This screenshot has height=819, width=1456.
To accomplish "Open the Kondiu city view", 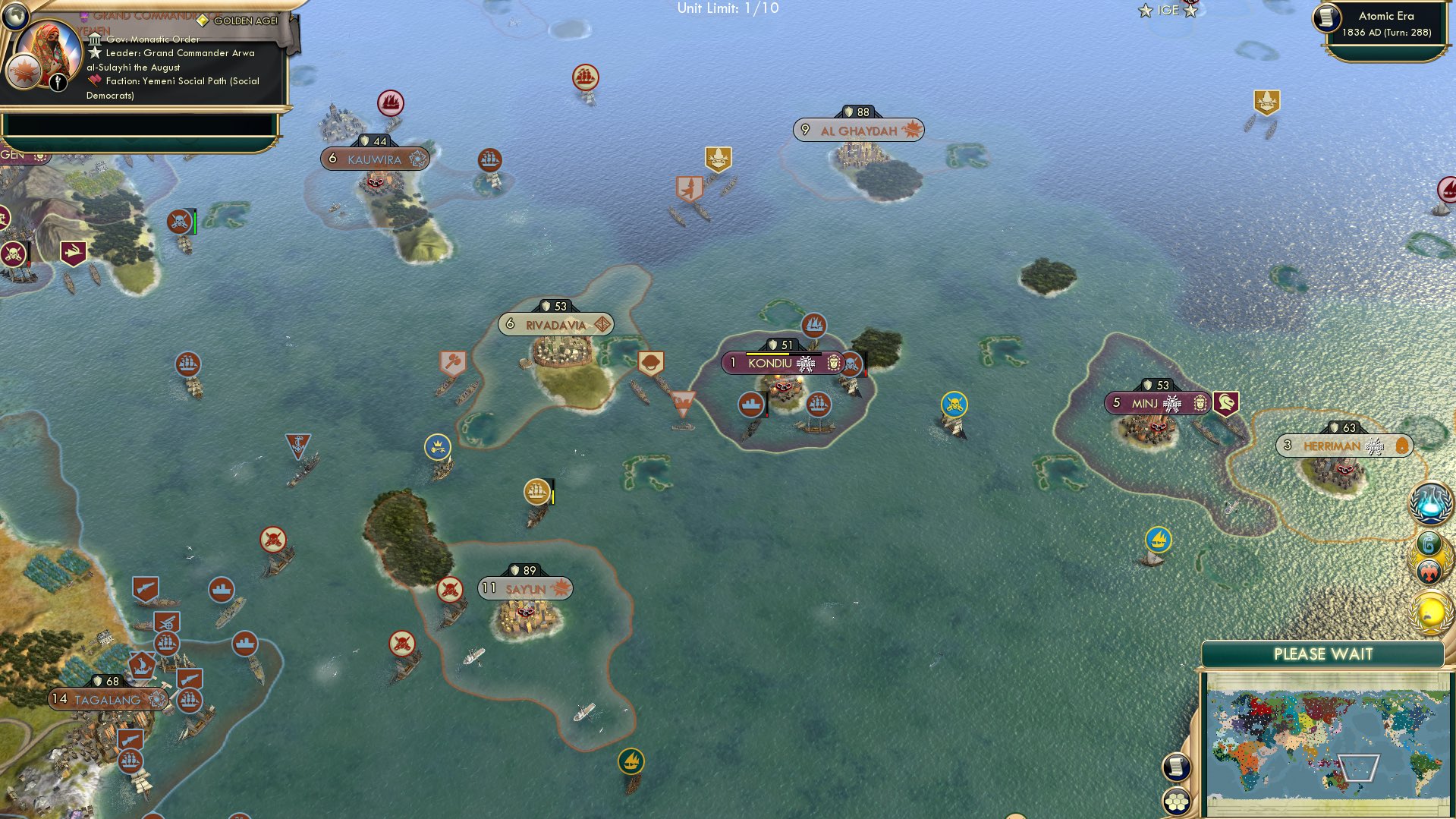I will coord(771,364).
